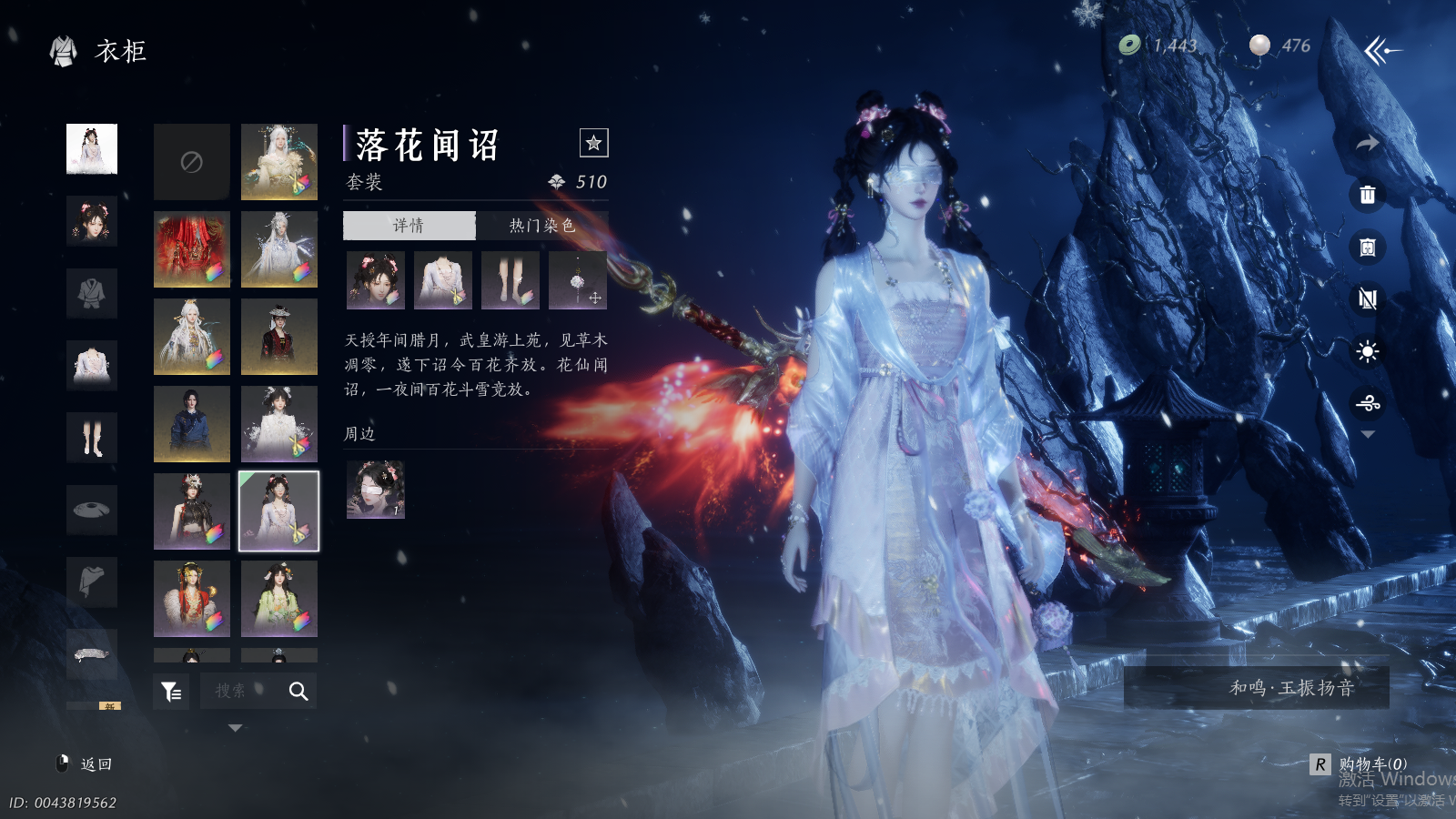View the blindfolded portrait under 周边
Screen dimensions: 1456x819
point(375,490)
